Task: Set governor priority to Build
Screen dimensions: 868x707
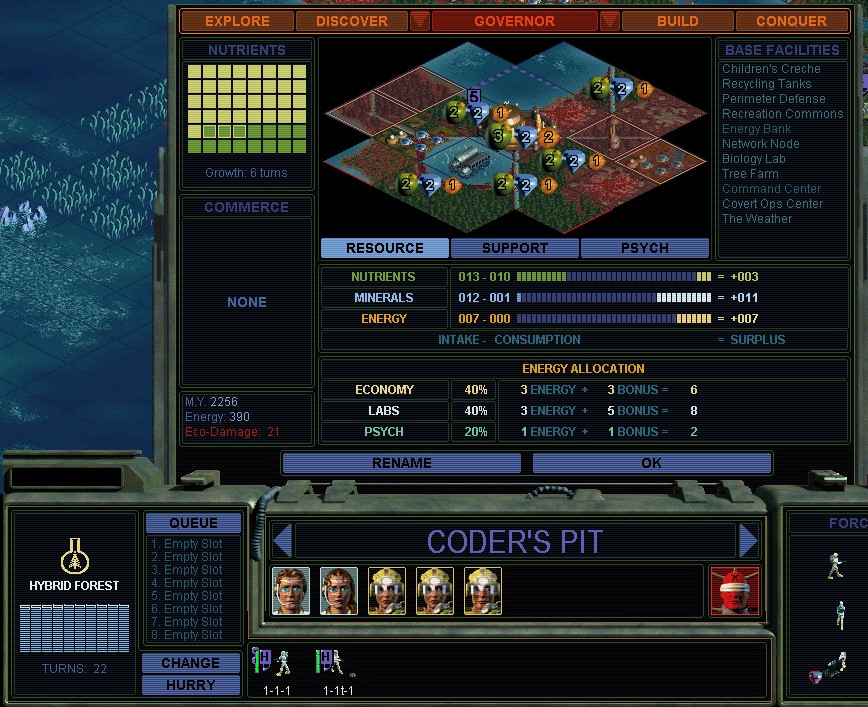Action: point(677,21)
